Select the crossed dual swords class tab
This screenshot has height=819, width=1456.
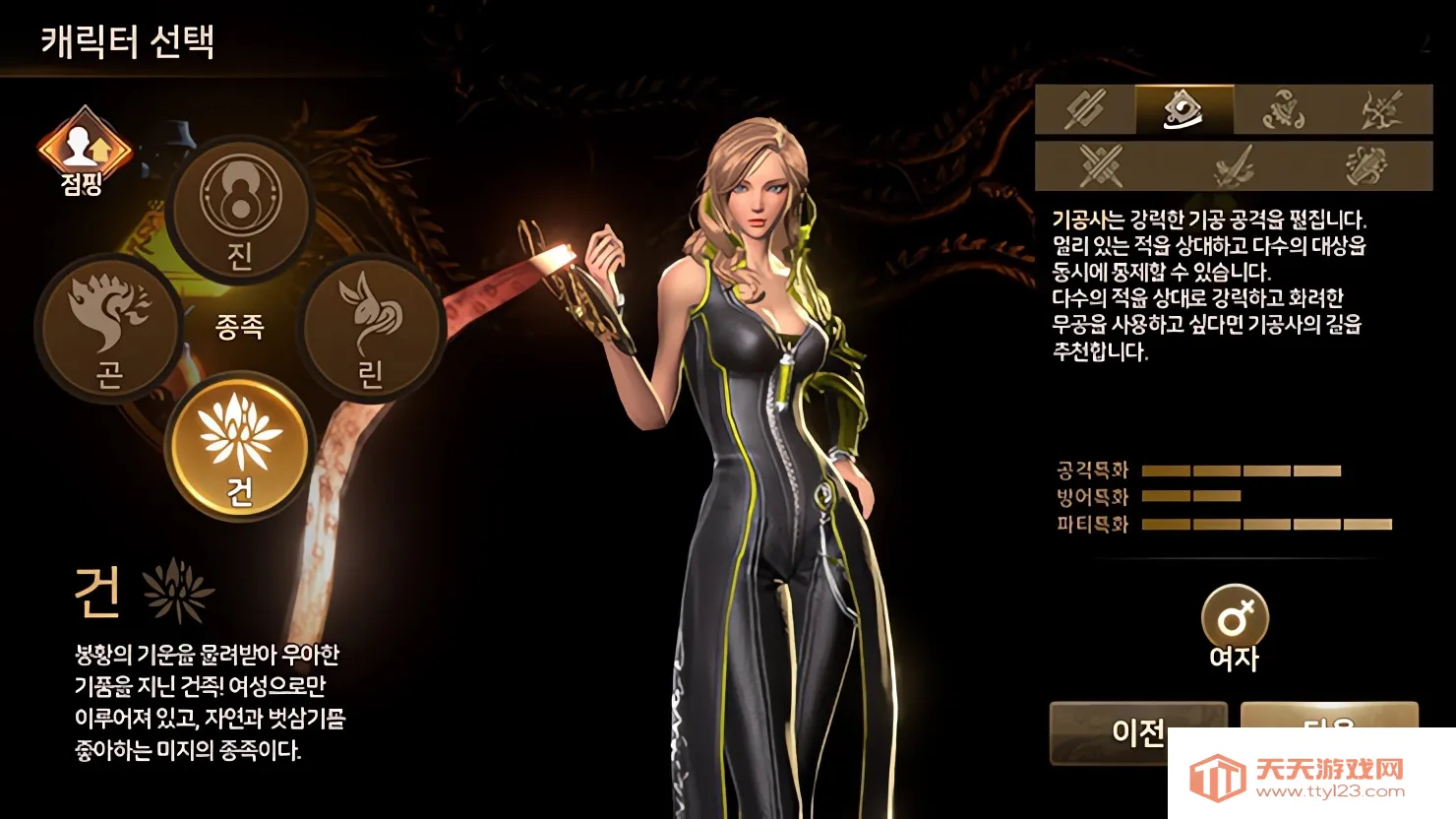click(1101, 164)
